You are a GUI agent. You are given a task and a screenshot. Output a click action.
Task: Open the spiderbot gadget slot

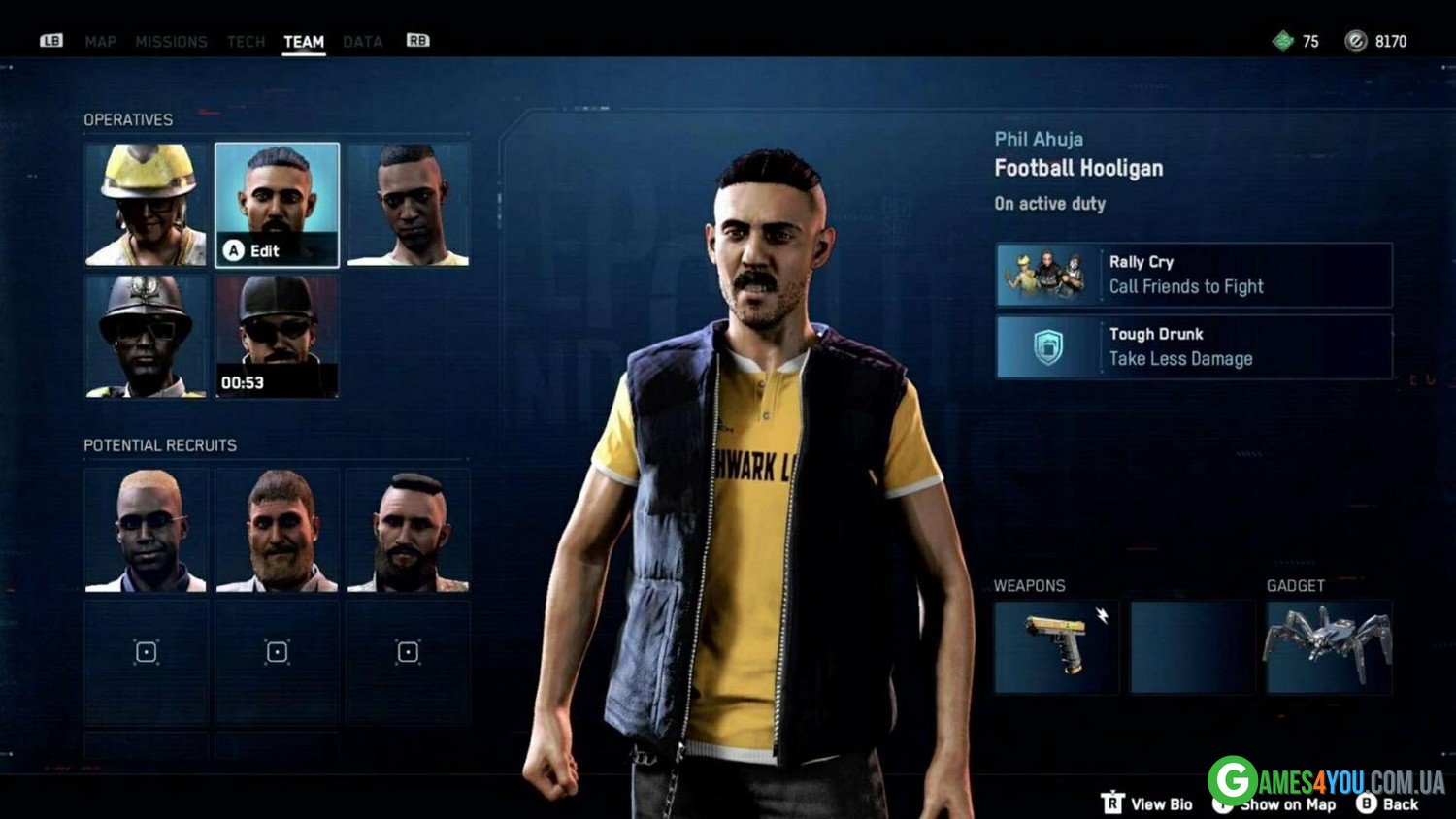tap(1329, 647)
